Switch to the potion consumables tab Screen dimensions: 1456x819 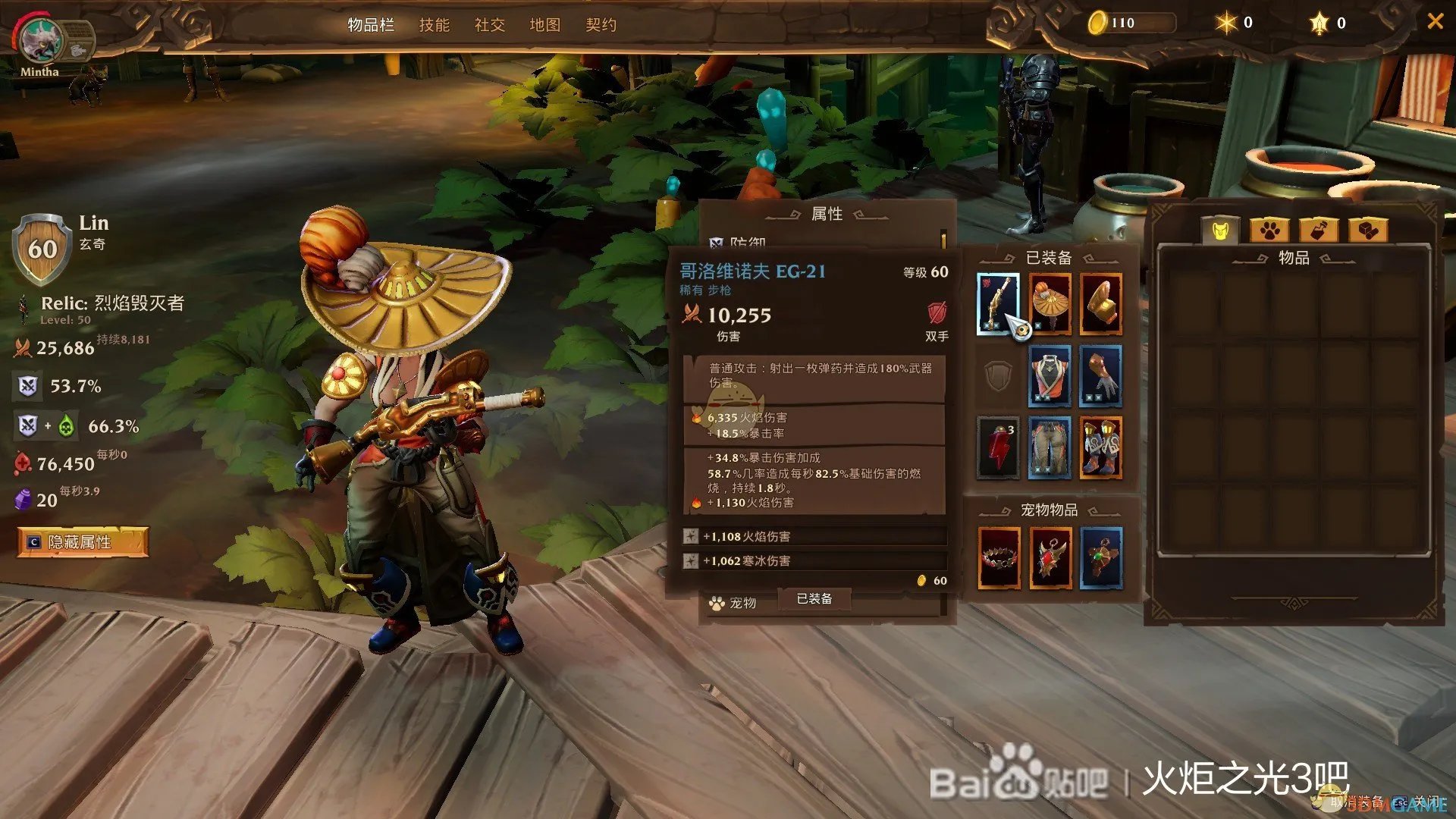[1318, 230]
